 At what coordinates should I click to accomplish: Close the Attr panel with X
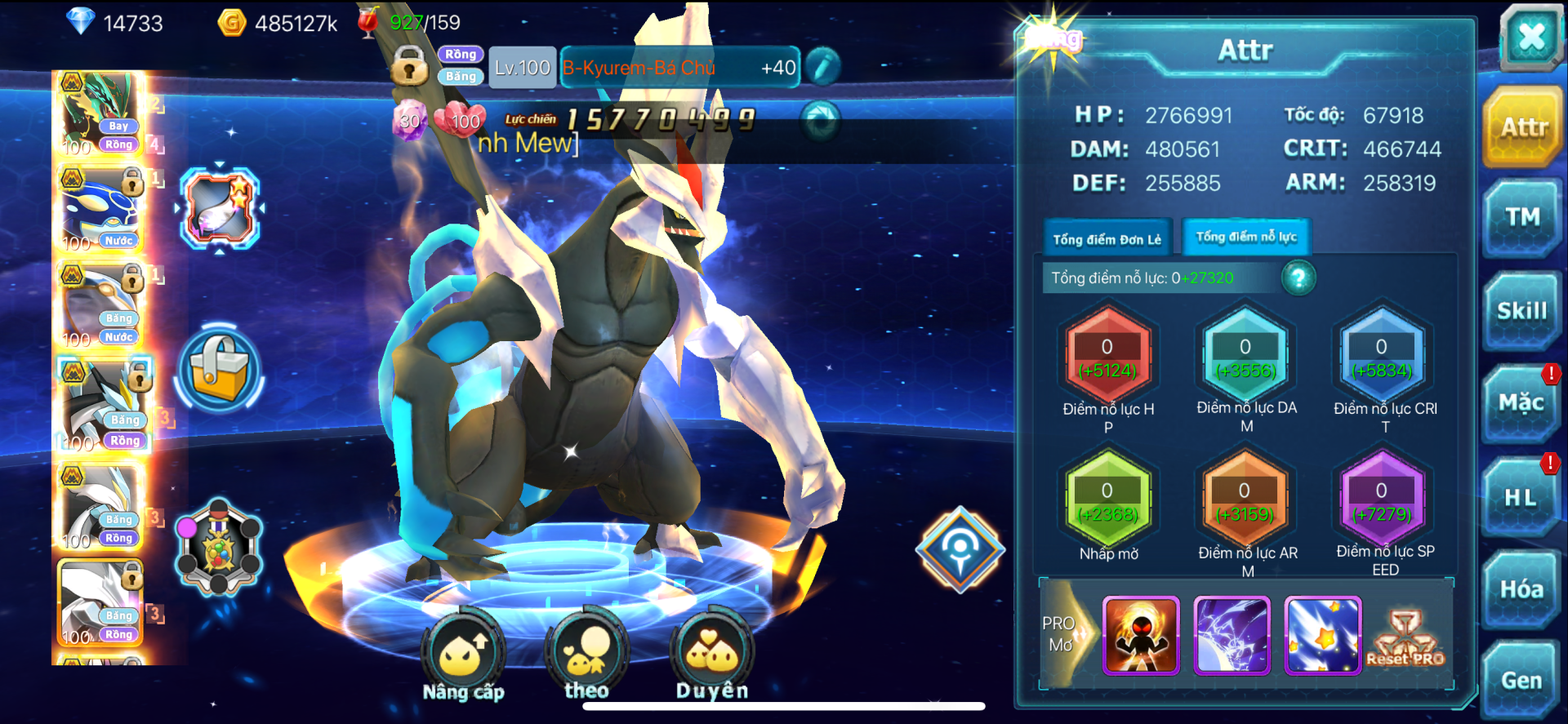[1530, 37]
